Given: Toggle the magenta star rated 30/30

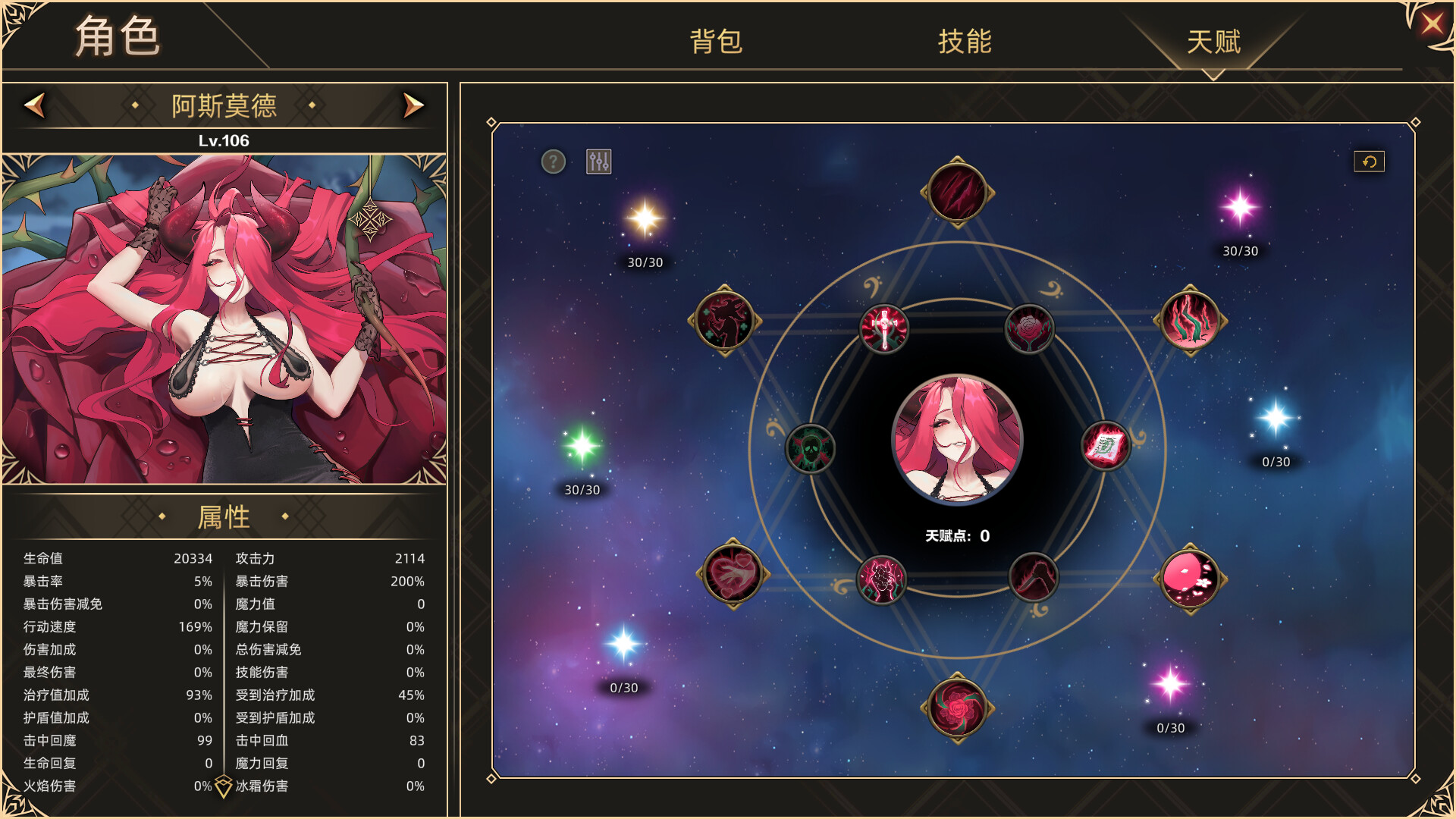Looking at the screenshot, I should [1239, 209].
